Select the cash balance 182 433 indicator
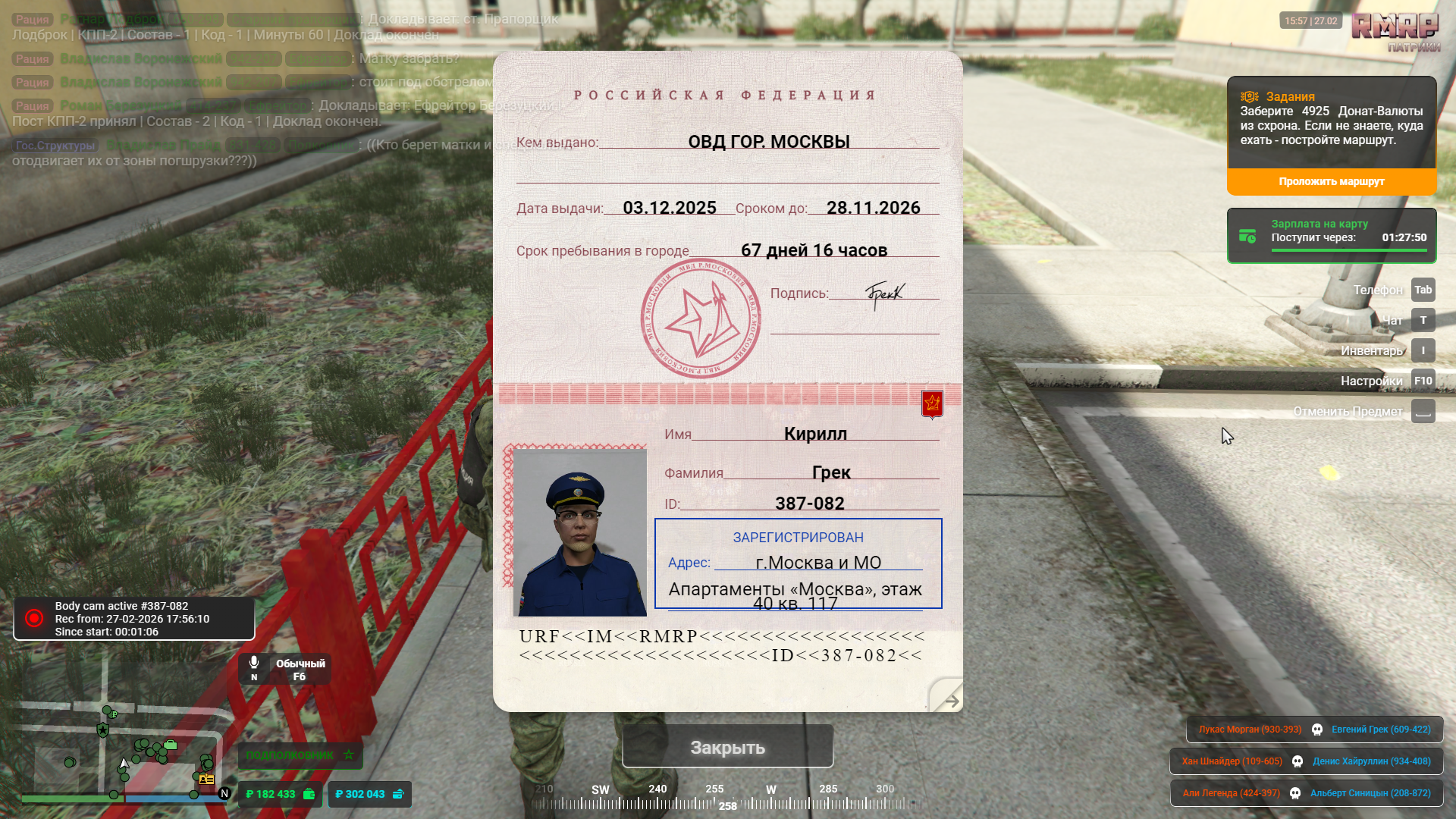Image resolution: width=1456 pixels, height=819 pixels. point(280,794)
